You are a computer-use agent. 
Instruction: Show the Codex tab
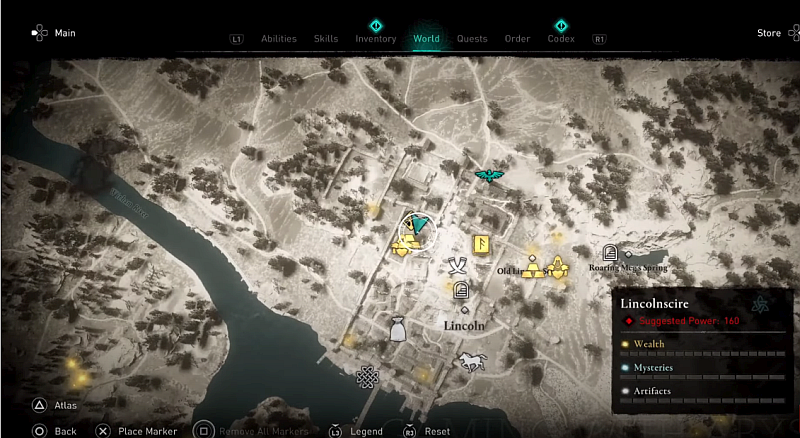[561, 39]
